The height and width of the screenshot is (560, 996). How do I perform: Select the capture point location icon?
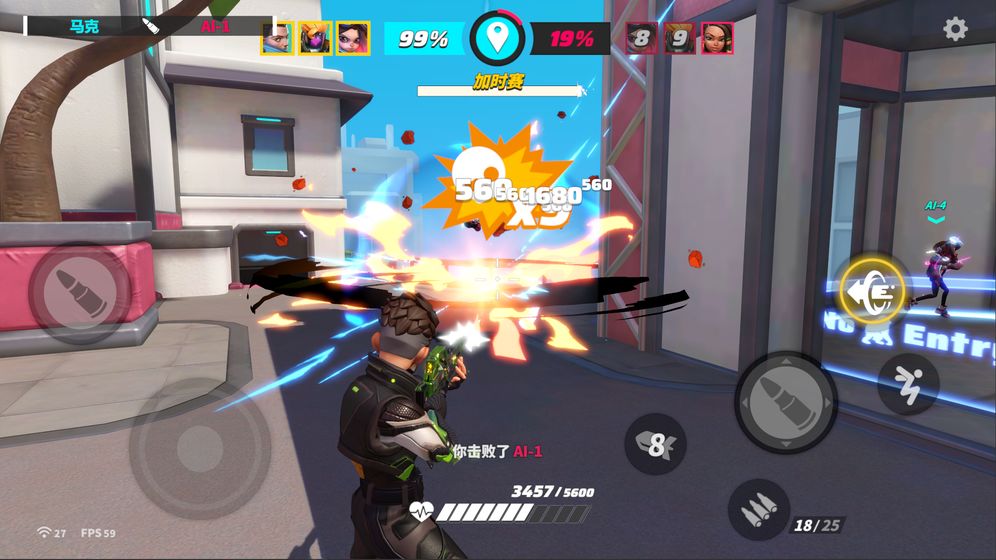pos(497,39)
